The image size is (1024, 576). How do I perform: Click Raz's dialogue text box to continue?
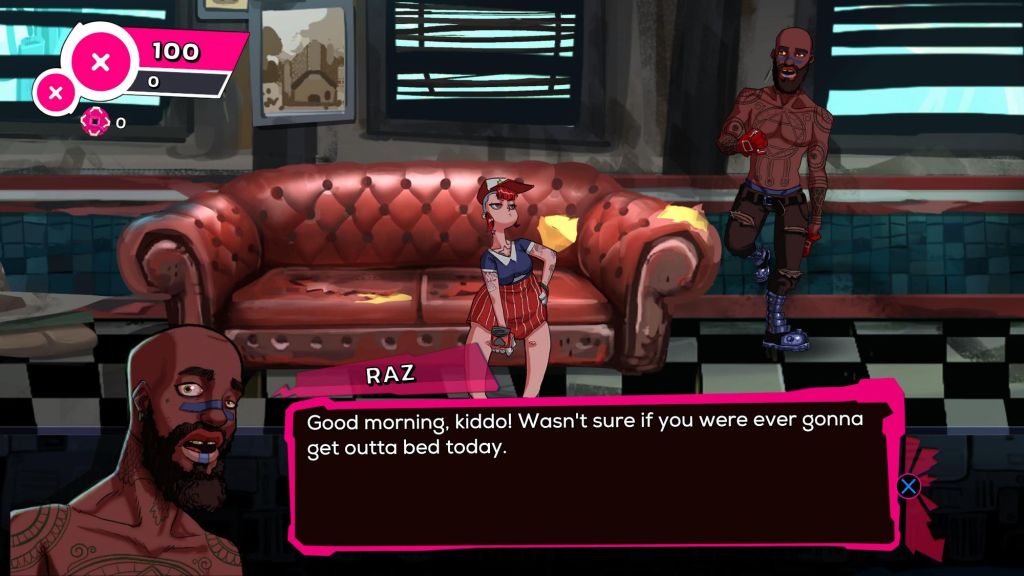[590, 470]
